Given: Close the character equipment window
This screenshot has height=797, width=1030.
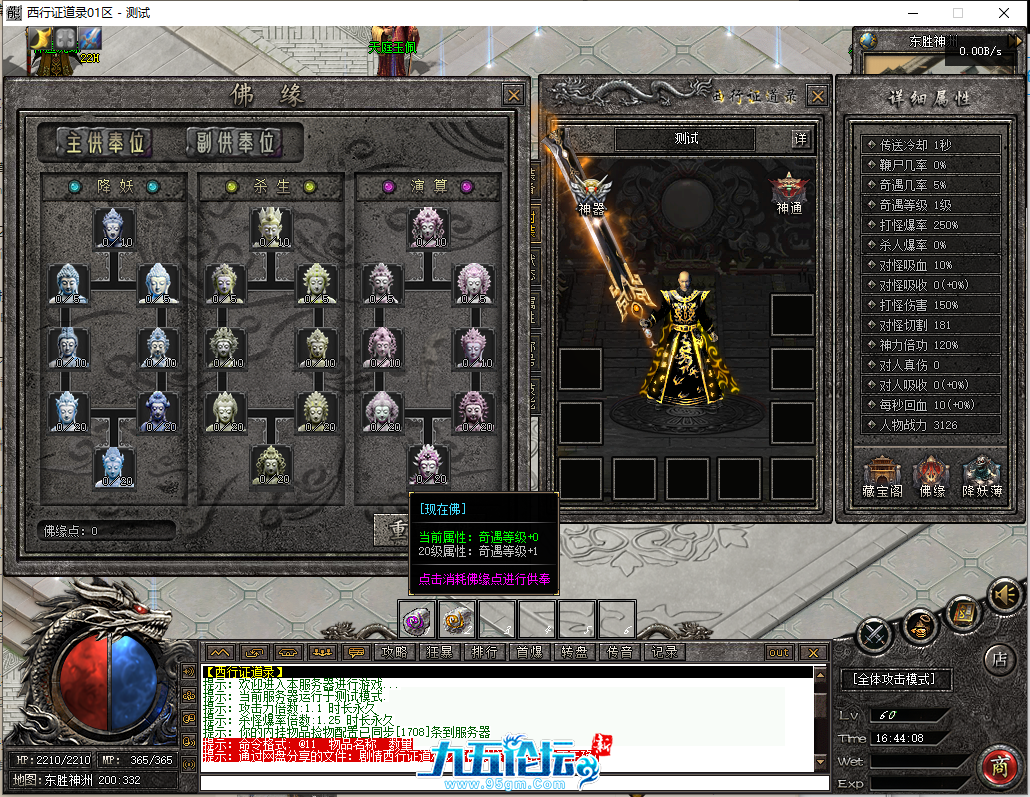Looking at the screenshot, I should coord(817,96).
